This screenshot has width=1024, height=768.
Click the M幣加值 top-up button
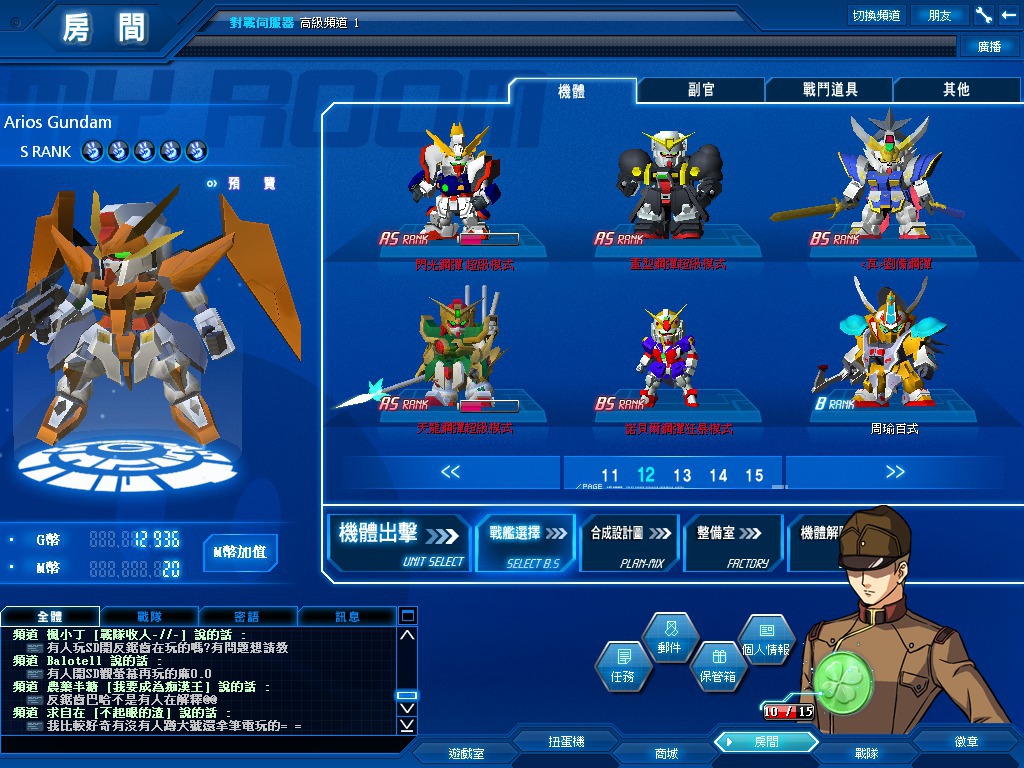(240, 552)
